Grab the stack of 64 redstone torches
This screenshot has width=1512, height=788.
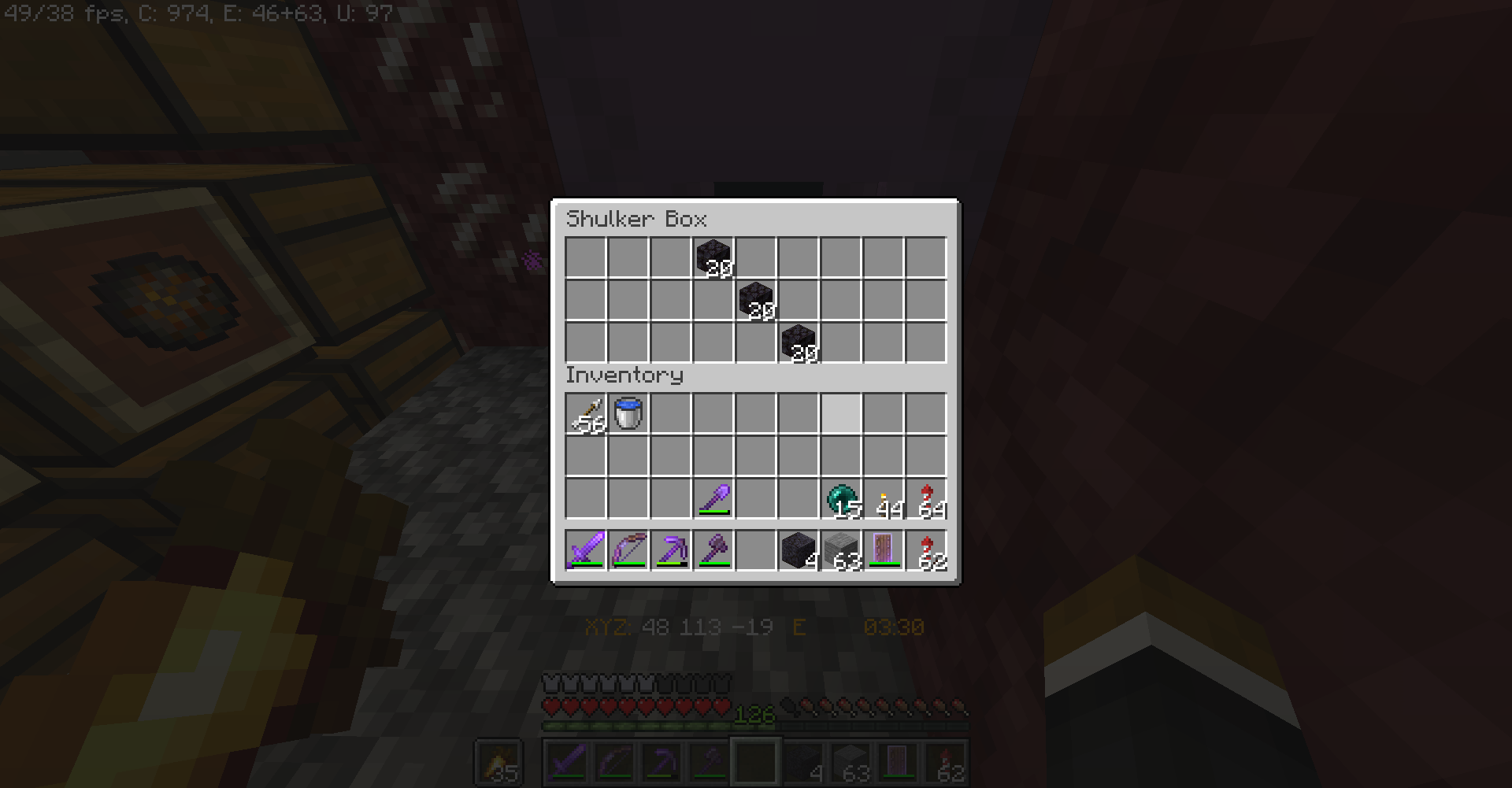926,496
